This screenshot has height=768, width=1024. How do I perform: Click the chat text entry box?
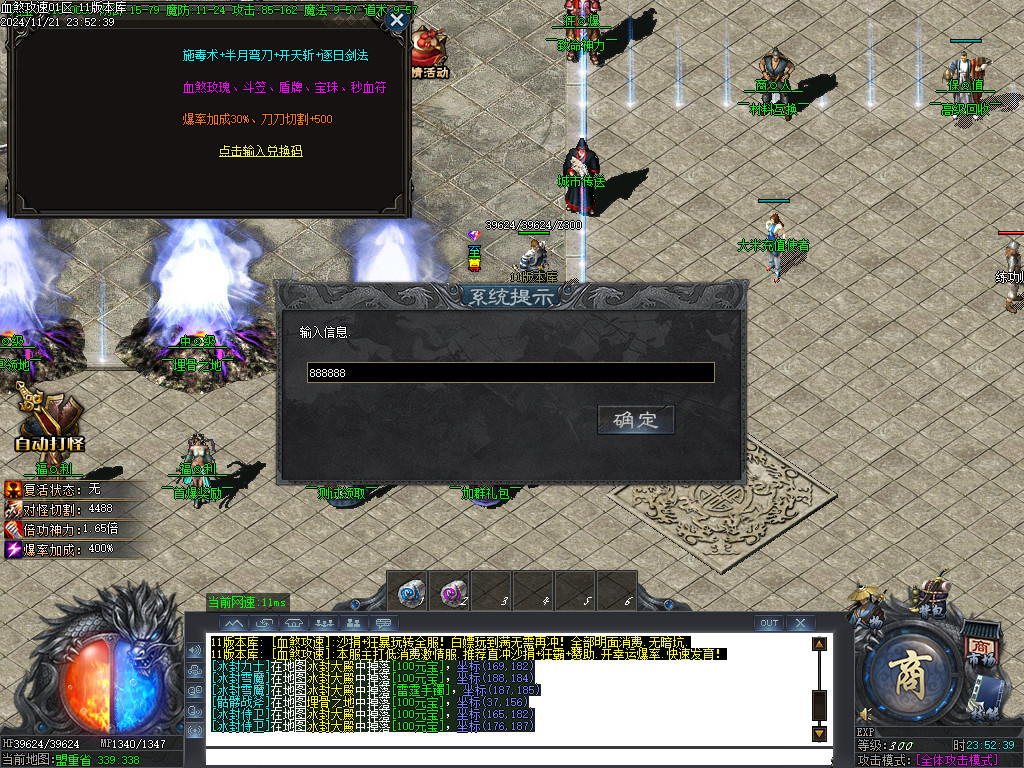pyautogui.click(x=500, y=757)
